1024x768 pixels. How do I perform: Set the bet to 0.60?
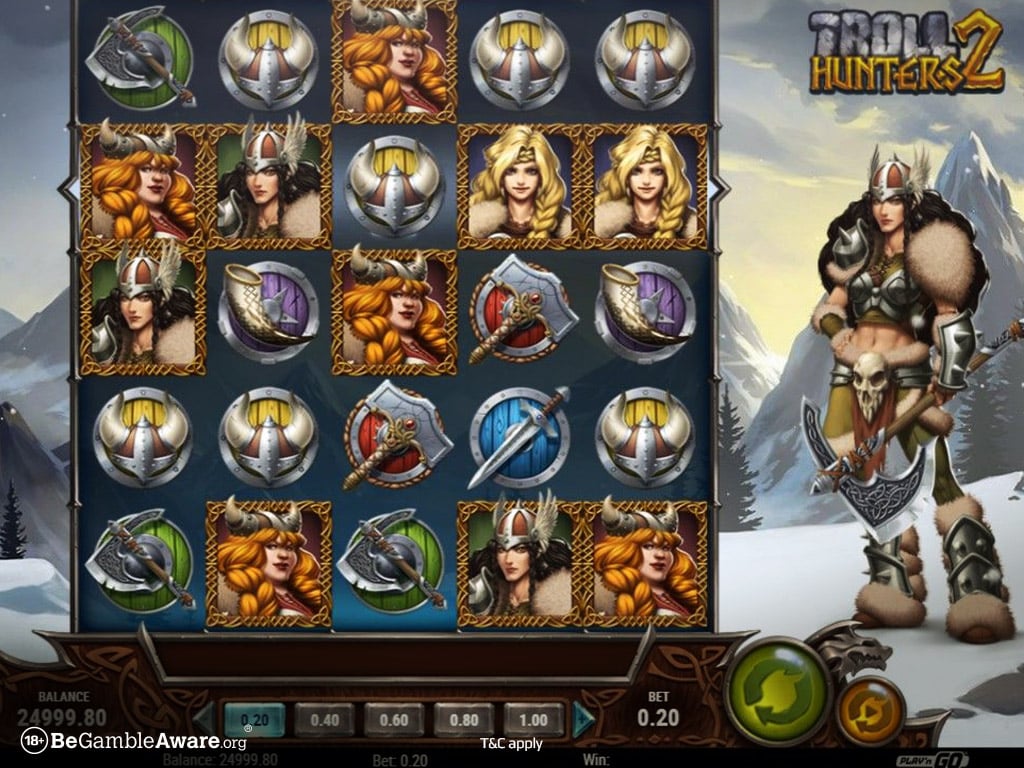point(394,718)
